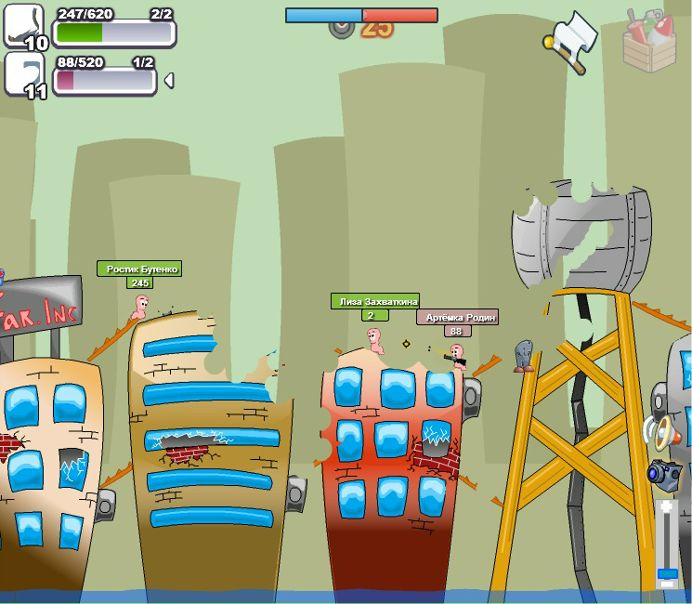This screenshot has width=692, height=604.
Task: Select the second team's portrait numbered 11
Action: coord(26,74)
